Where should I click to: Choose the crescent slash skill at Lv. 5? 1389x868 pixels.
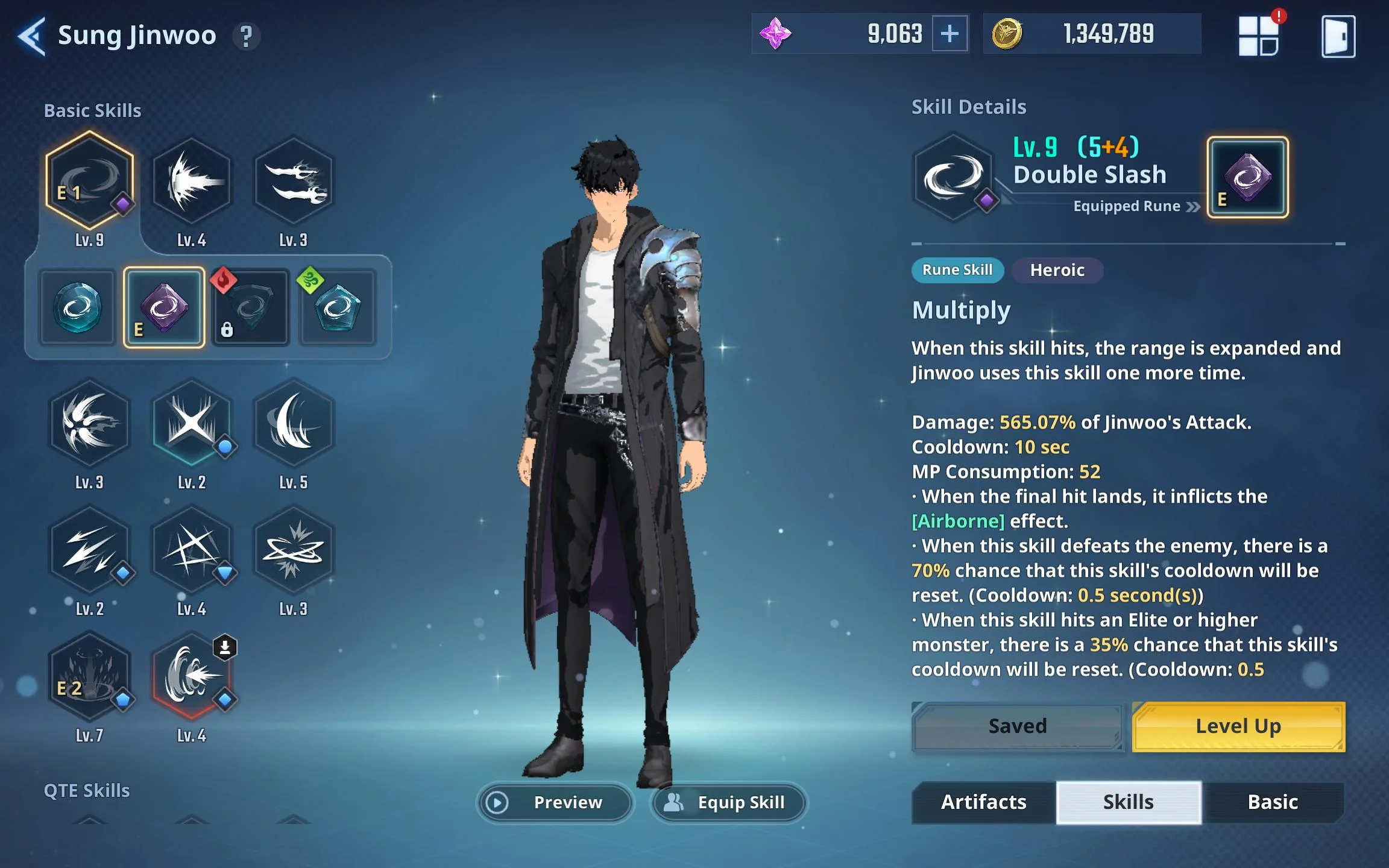(x=294, y=422)
